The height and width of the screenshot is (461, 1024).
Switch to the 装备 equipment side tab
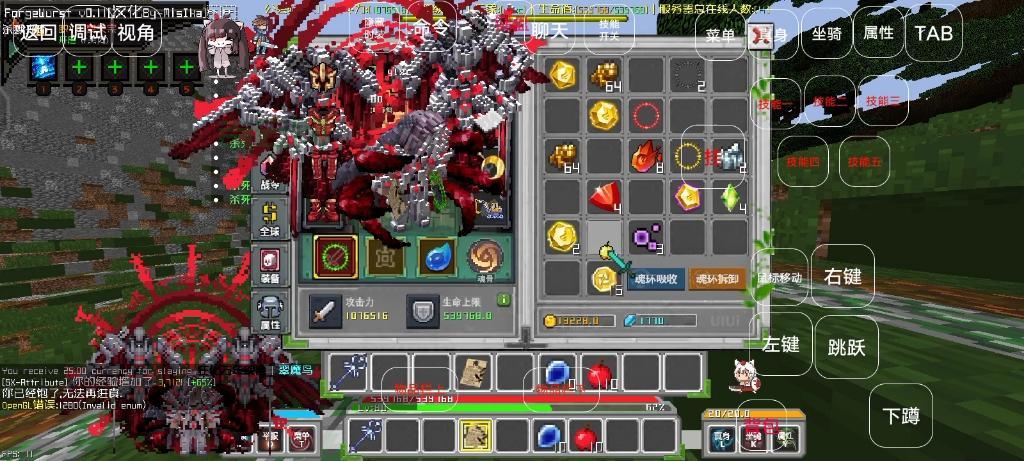pyautogui.click(x=270, y=263)
